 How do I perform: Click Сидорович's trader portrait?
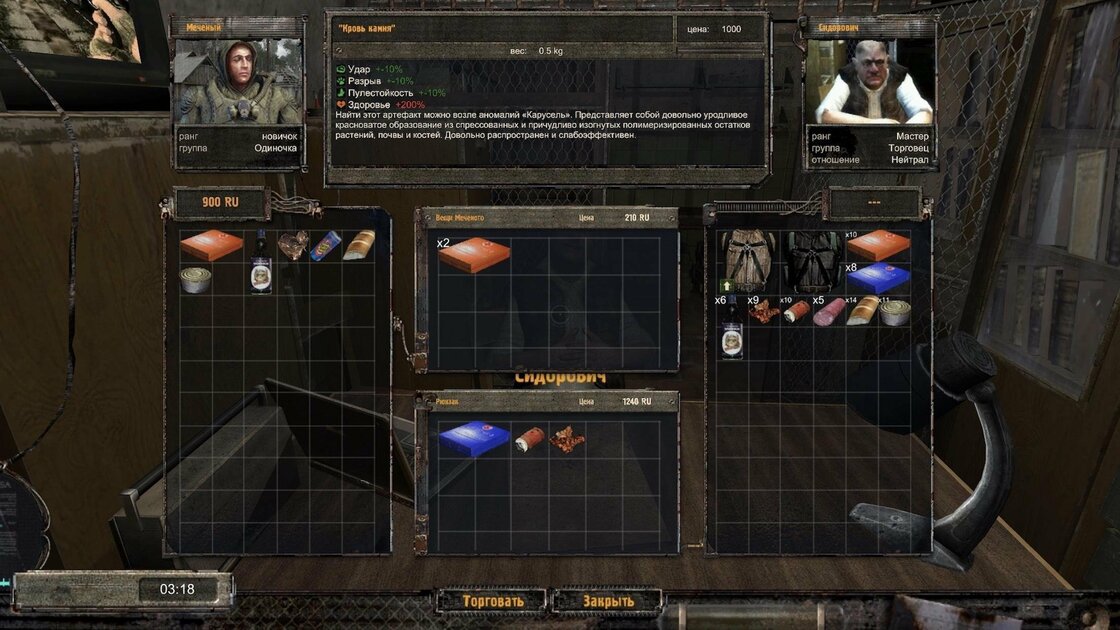[869, 82]
